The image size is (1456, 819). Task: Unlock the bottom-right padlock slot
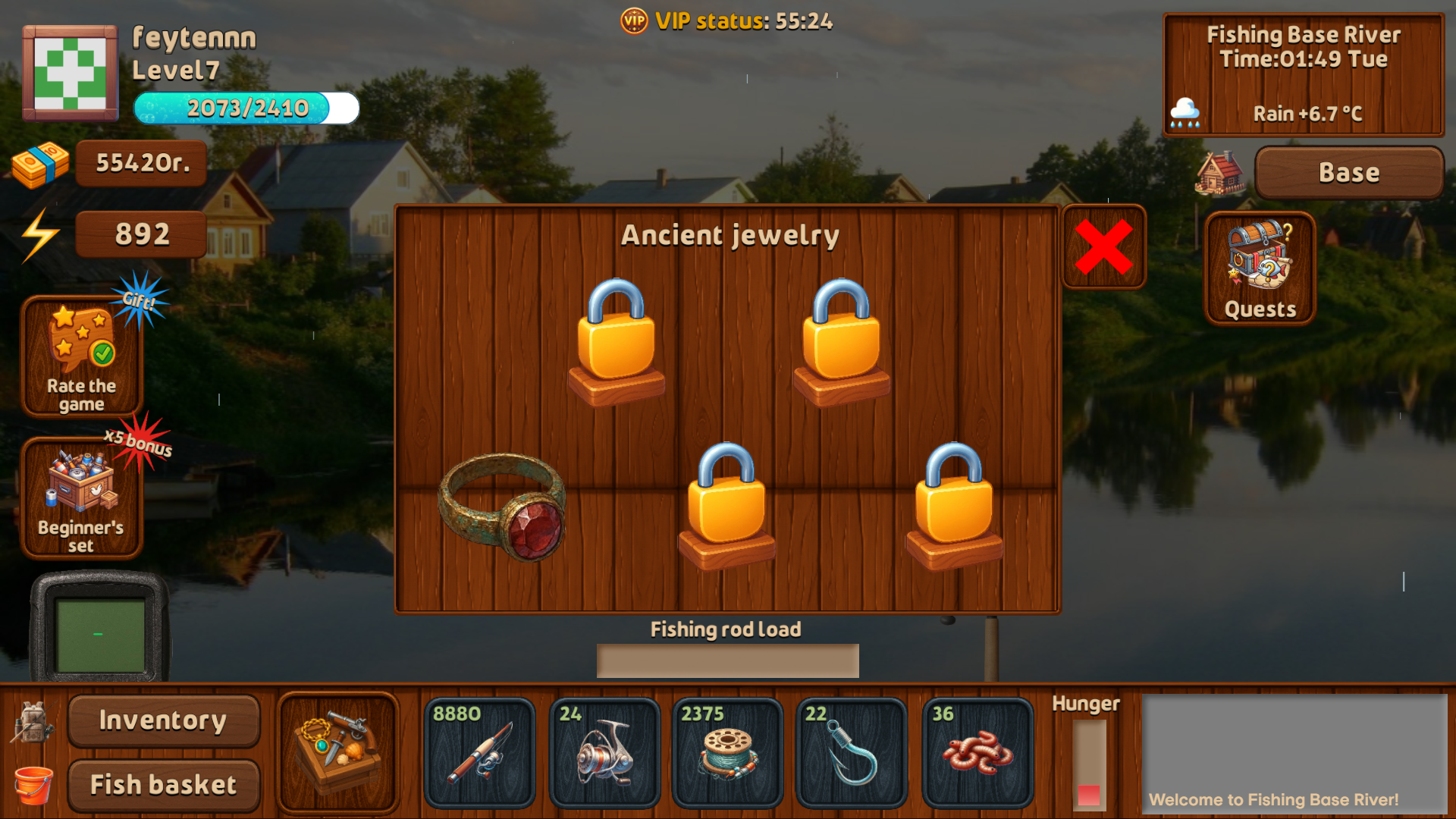pyautogui.click(x=950, y=504)
